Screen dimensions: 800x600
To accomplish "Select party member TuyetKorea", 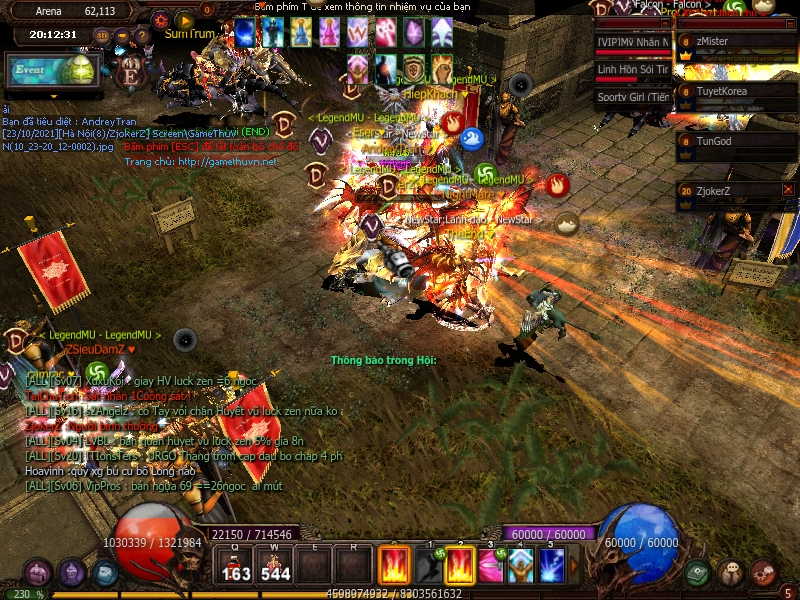I will (x=736, y=91).
